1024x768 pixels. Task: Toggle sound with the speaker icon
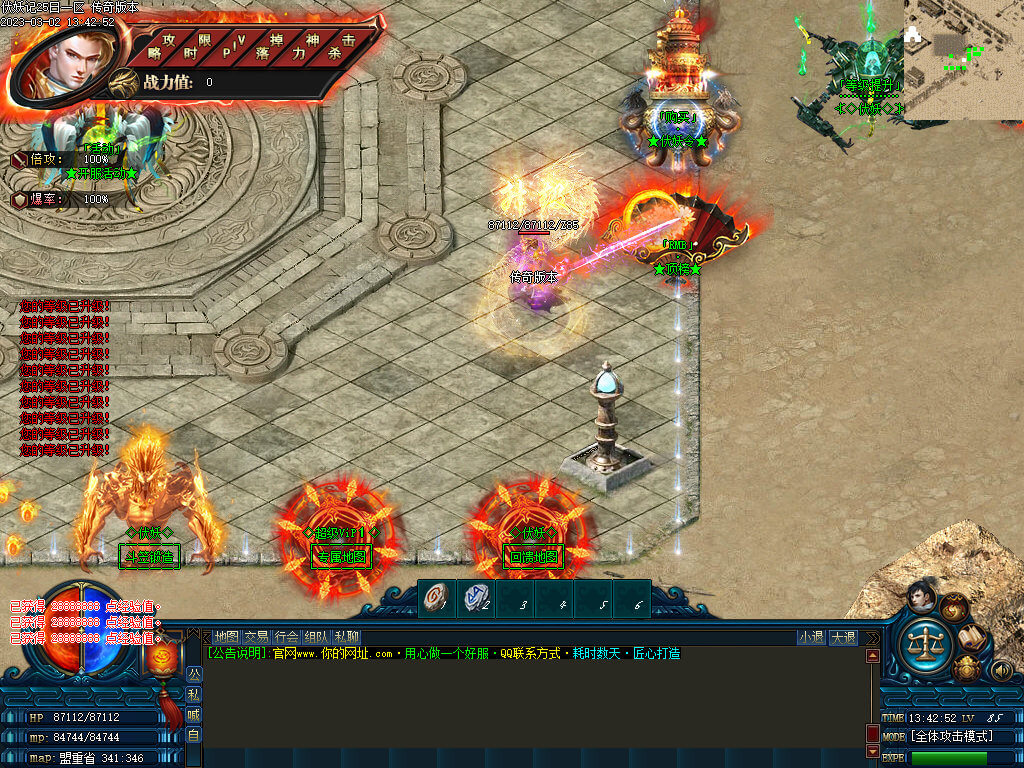[1000, 670]
